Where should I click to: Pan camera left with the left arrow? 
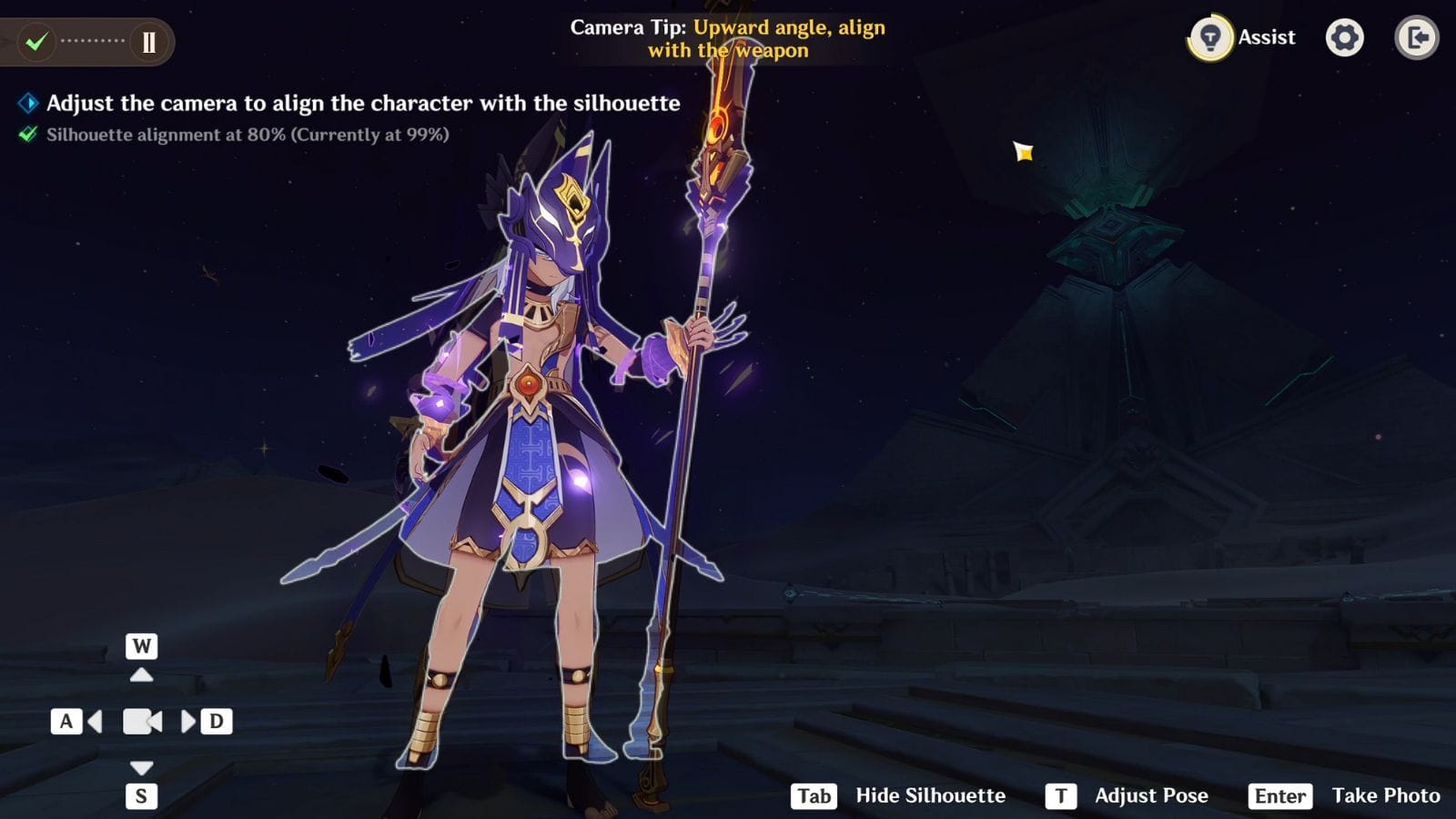(x=95, y=723)
